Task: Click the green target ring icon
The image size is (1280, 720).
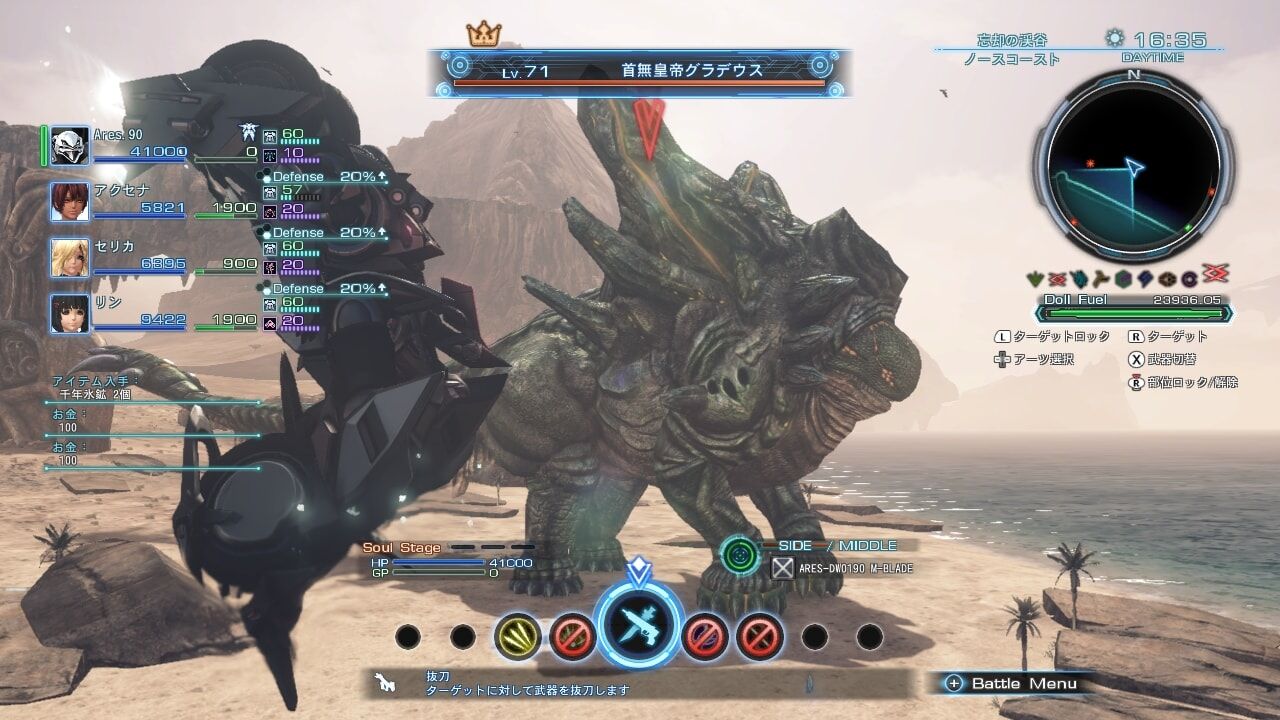Action: 740,552
